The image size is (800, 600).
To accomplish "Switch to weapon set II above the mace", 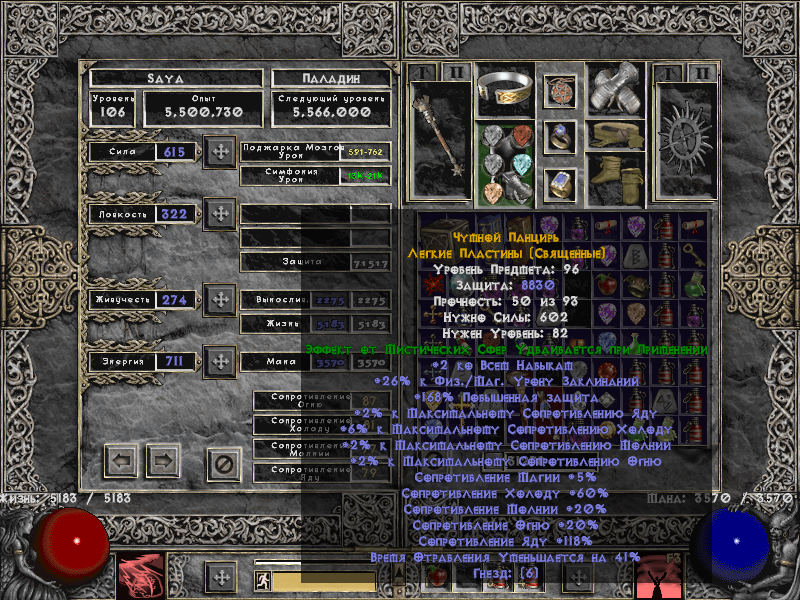I will [456, 73].
